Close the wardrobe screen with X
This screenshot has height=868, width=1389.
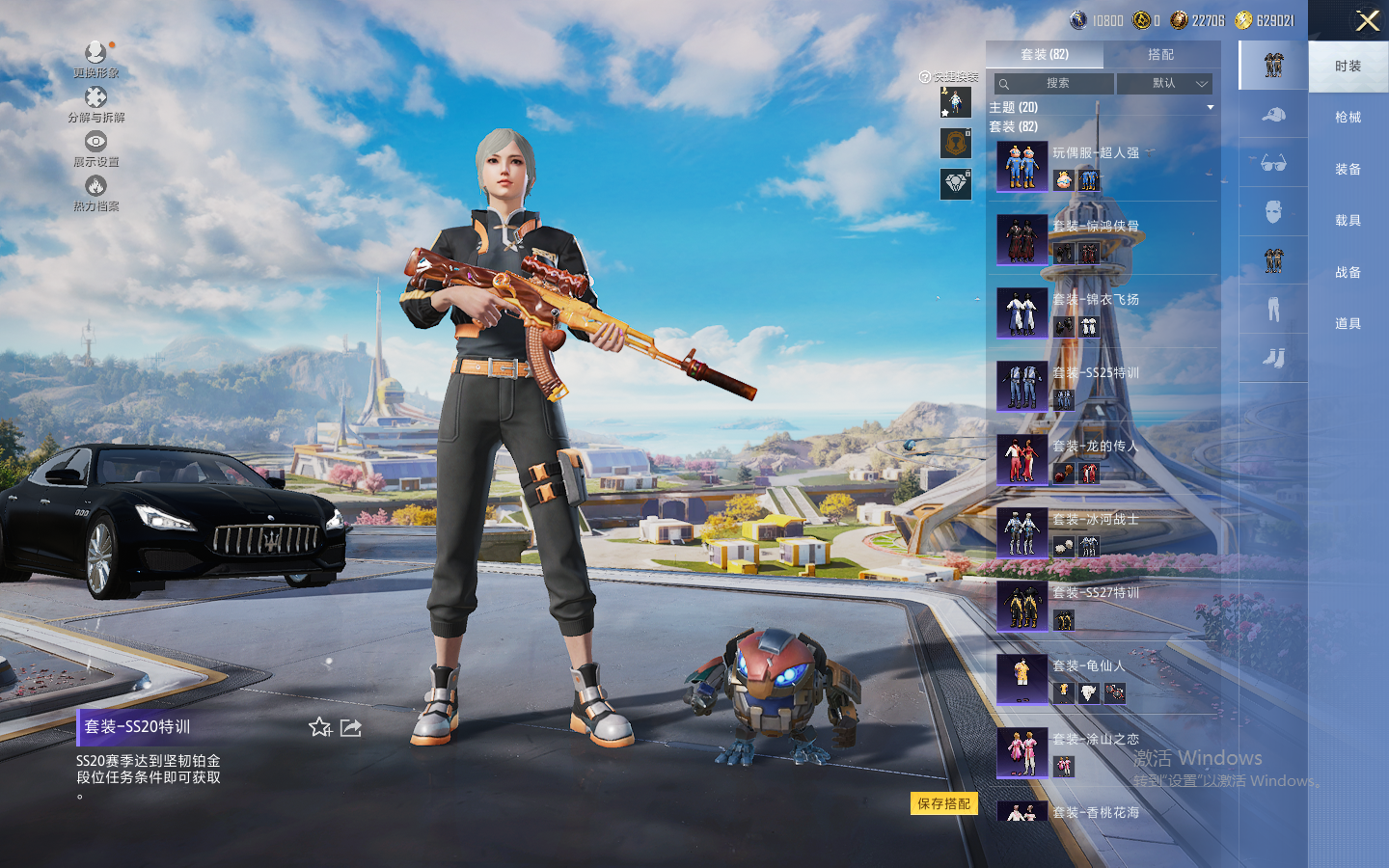click(1367, 21)
